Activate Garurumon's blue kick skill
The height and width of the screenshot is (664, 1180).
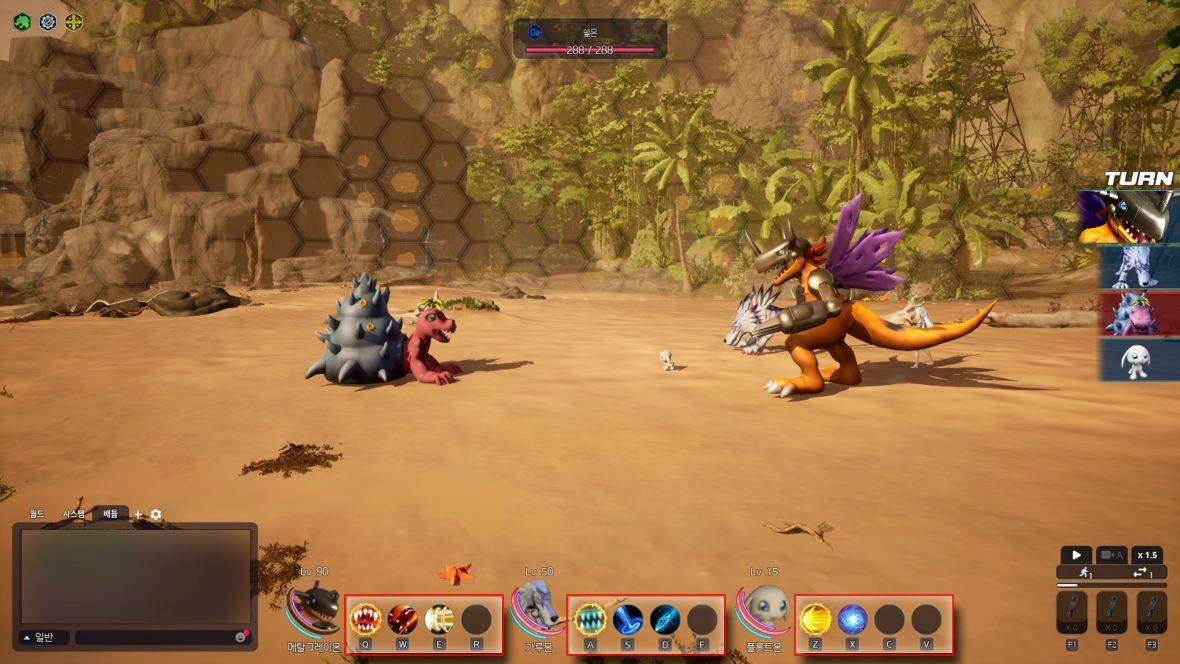[628, 620]
